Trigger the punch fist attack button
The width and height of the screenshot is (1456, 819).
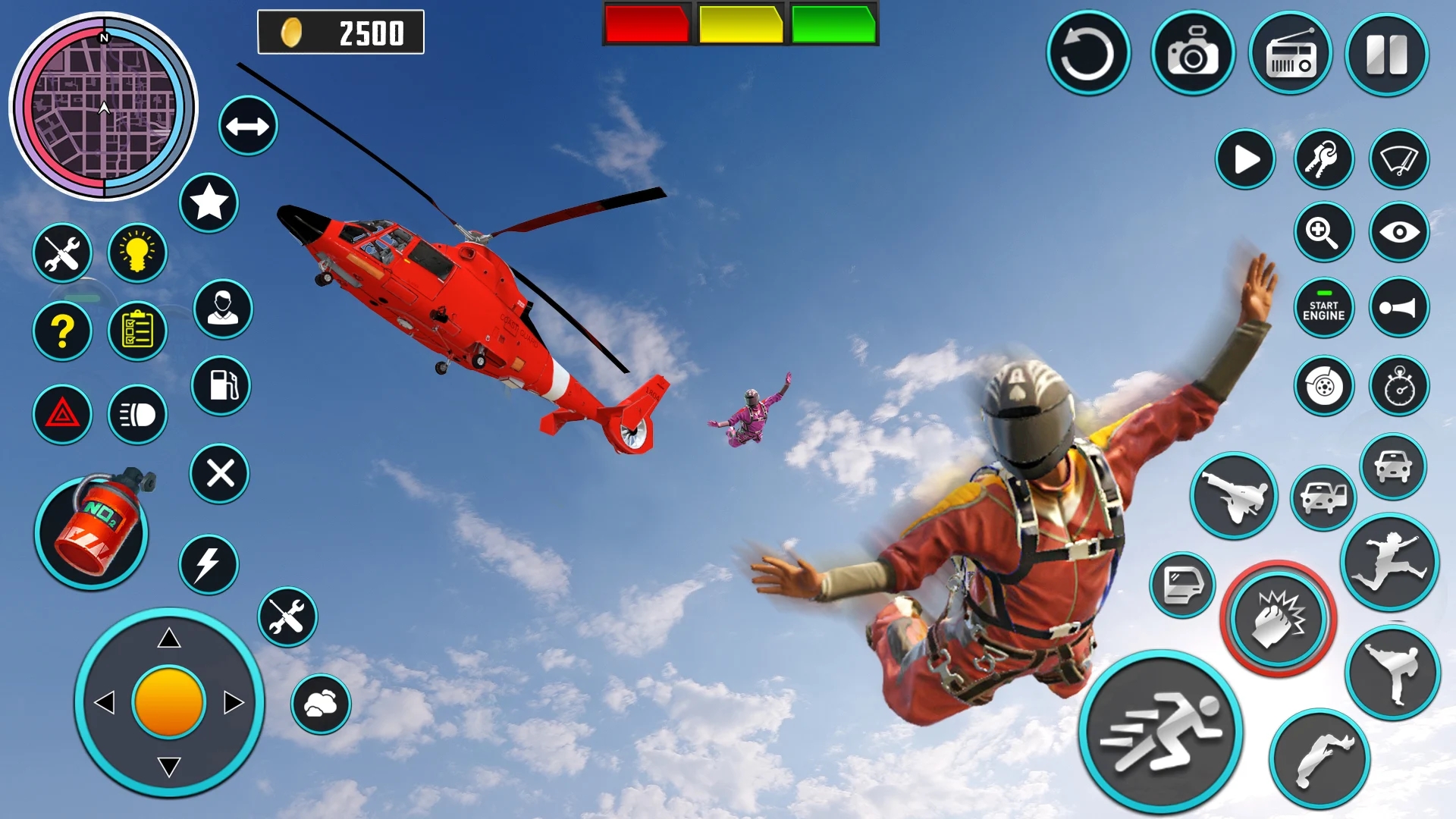pyautogui.click(x=1278, y=618)
